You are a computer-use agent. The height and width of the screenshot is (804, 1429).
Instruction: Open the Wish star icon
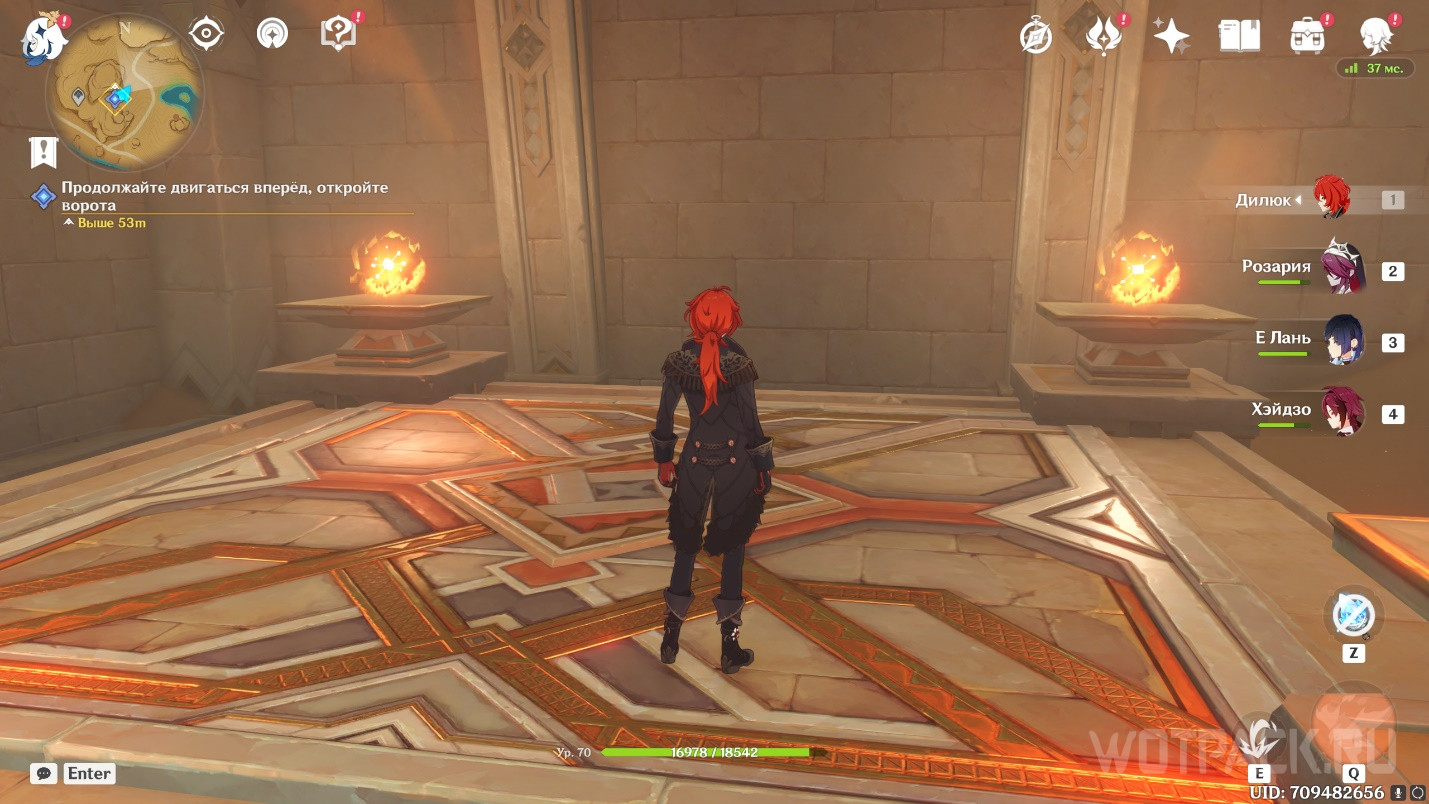tap(1171, 36)
